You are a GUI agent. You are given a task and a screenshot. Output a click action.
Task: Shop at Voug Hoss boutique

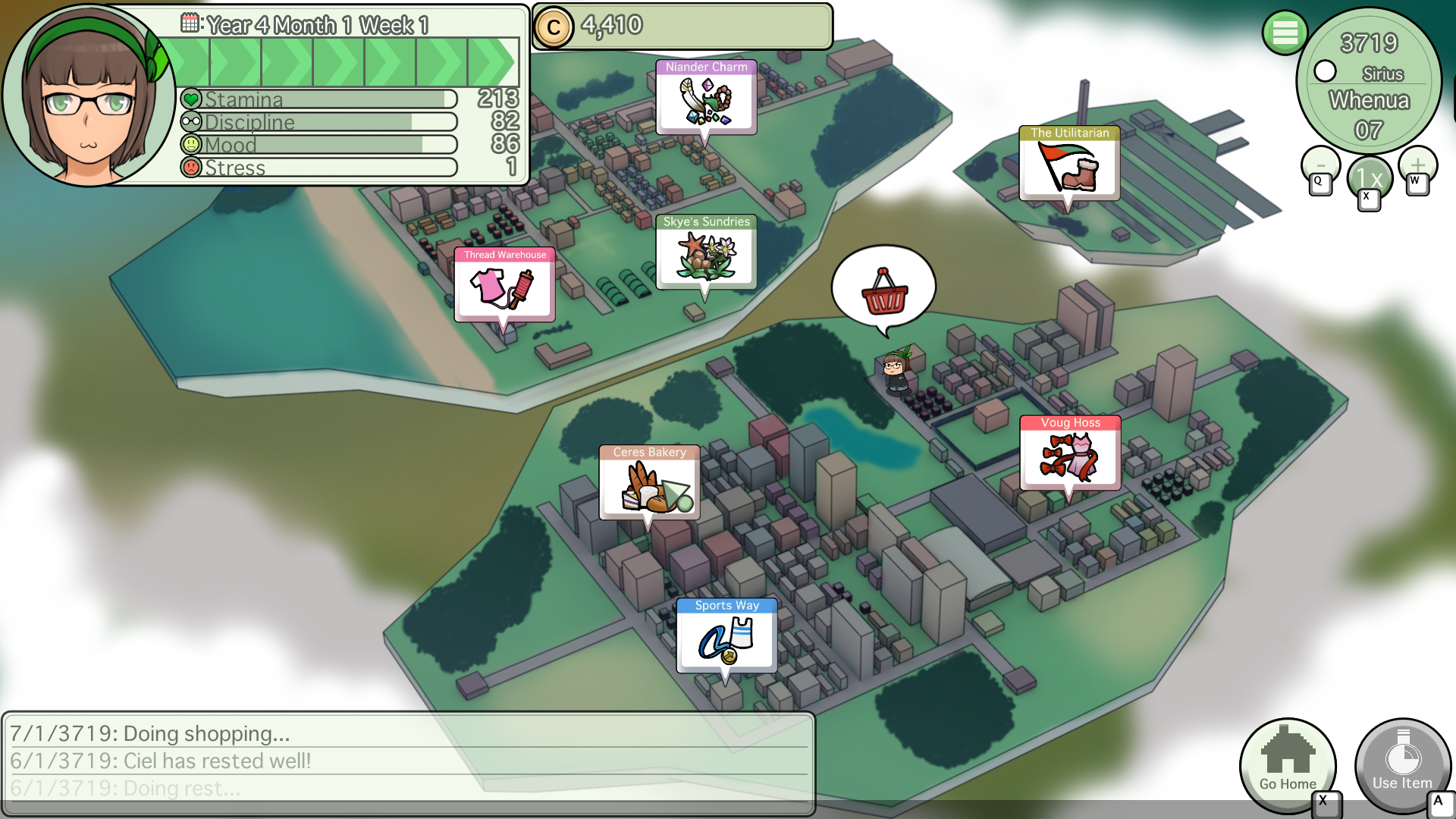coord(1070,453)
